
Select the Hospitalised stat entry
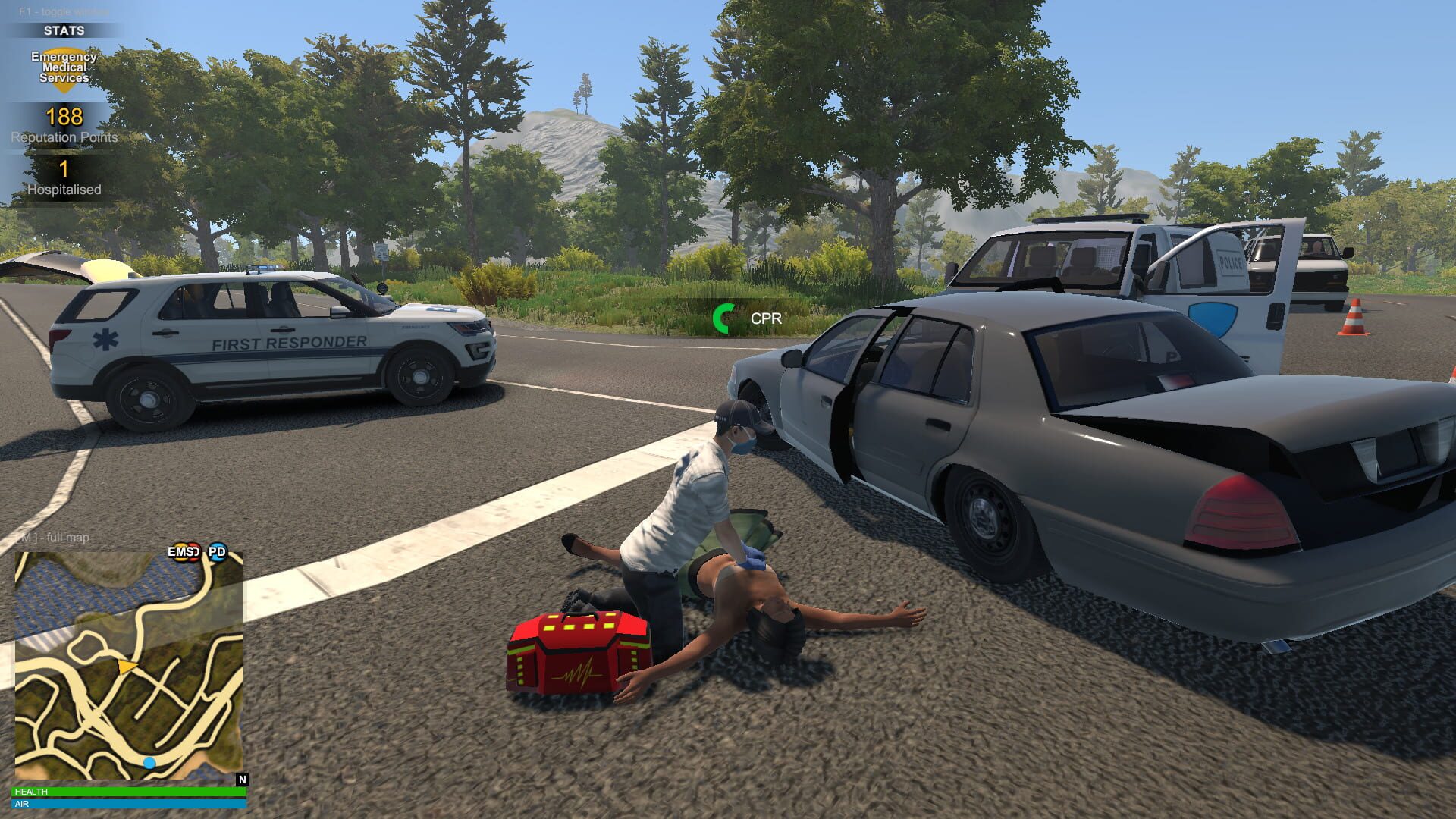click(x=64, y=190)
